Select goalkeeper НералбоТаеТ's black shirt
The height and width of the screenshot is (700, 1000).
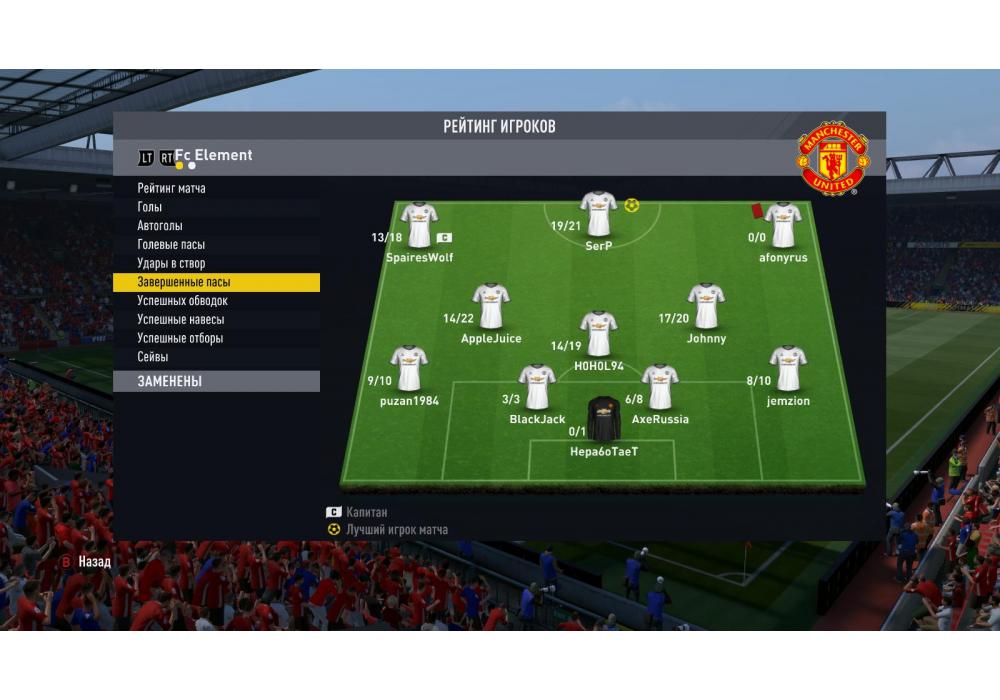[x=603, y=419]
